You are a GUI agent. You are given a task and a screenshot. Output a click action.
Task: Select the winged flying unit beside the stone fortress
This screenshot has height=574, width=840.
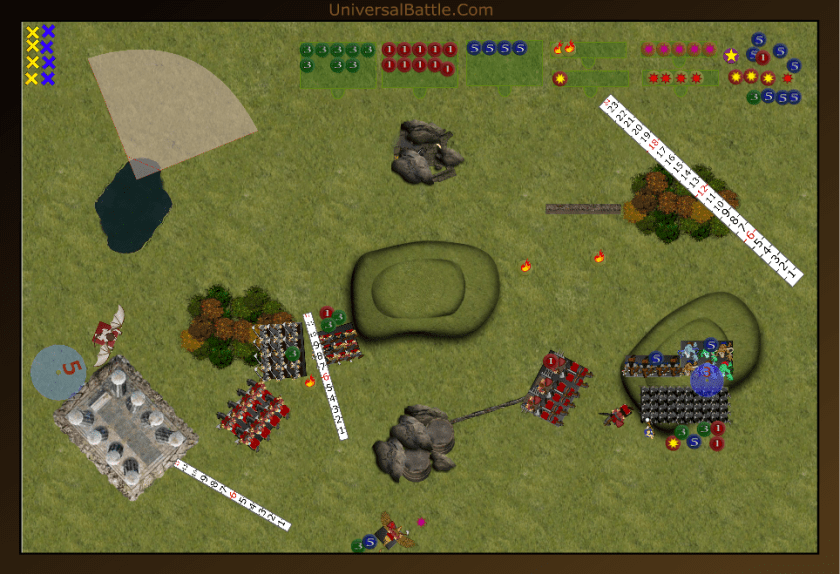coord(107,335)
